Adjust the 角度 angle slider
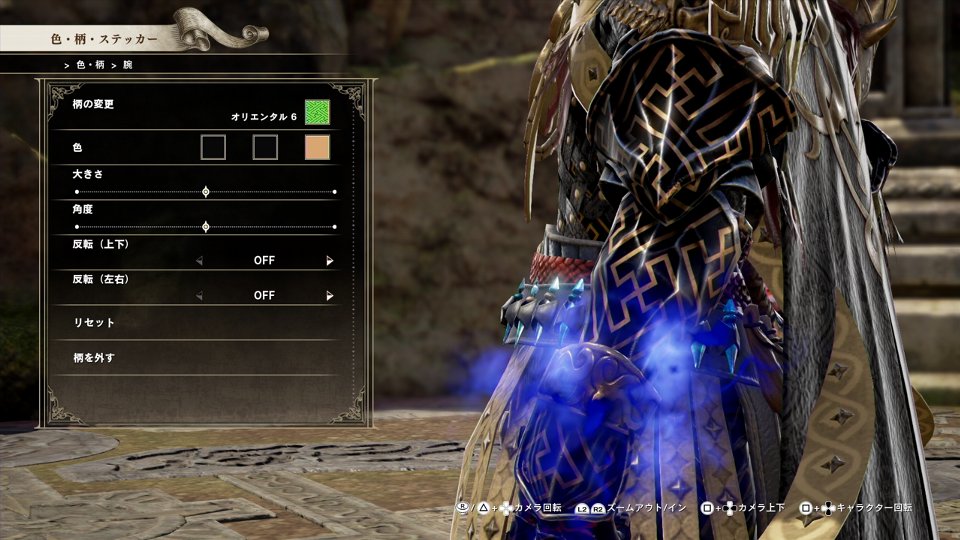This screenshot has width=960, height=540. (x=206, y=227)
